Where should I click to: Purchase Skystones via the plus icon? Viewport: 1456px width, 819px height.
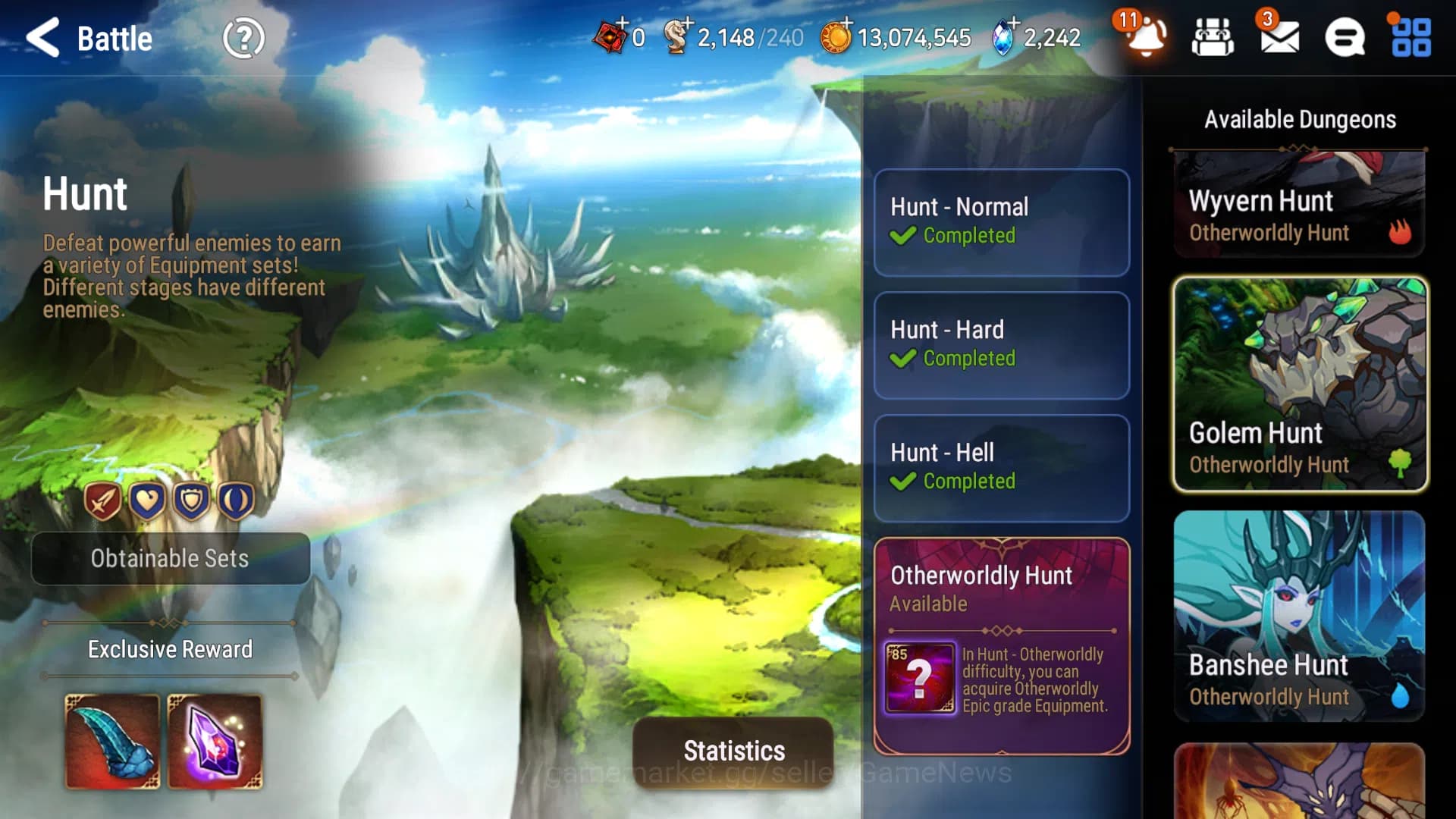pyautogui.click(x=1015, y=24)
